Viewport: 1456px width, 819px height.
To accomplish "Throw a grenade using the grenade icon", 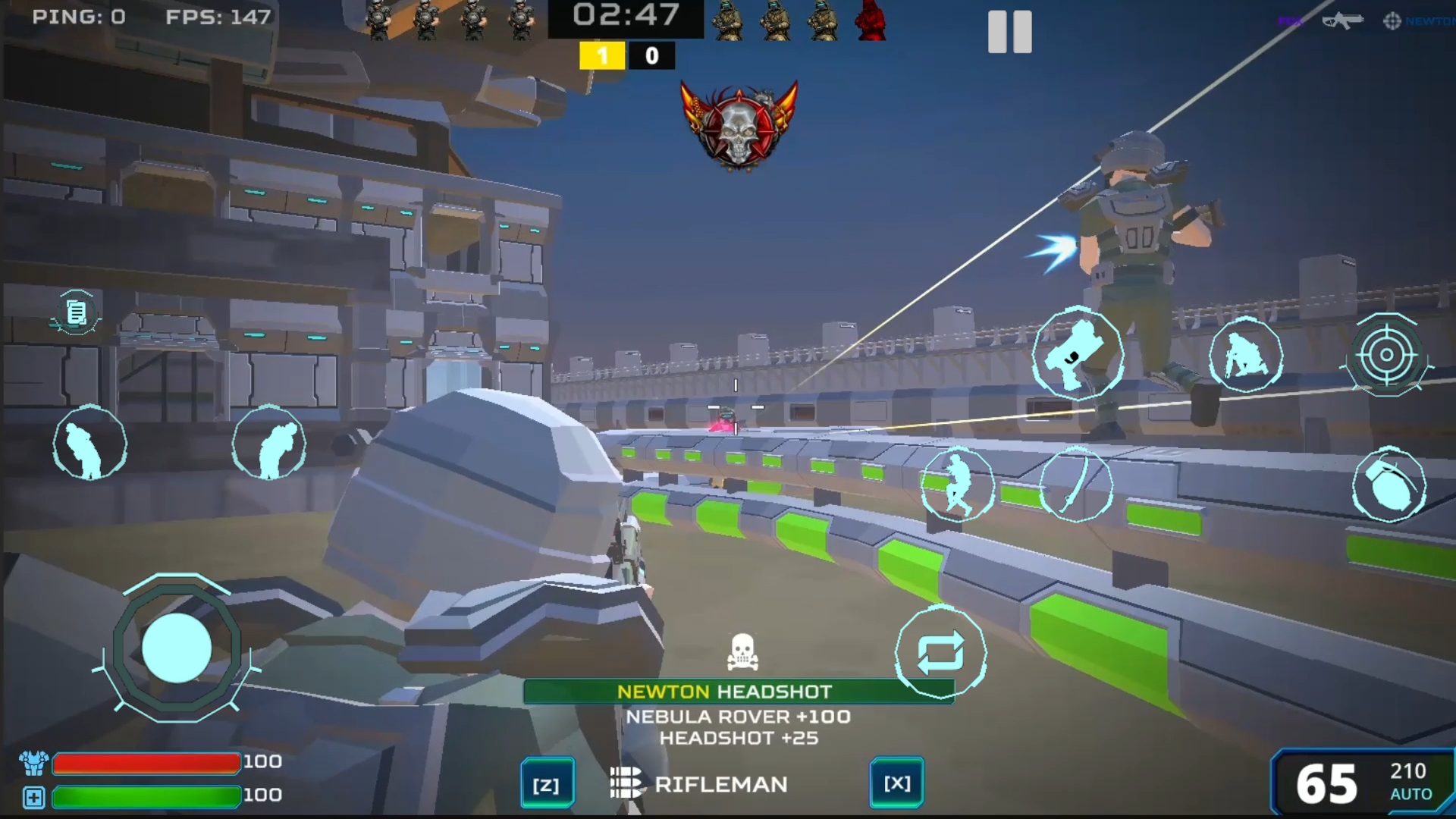I will click(x=1390, y=484).
